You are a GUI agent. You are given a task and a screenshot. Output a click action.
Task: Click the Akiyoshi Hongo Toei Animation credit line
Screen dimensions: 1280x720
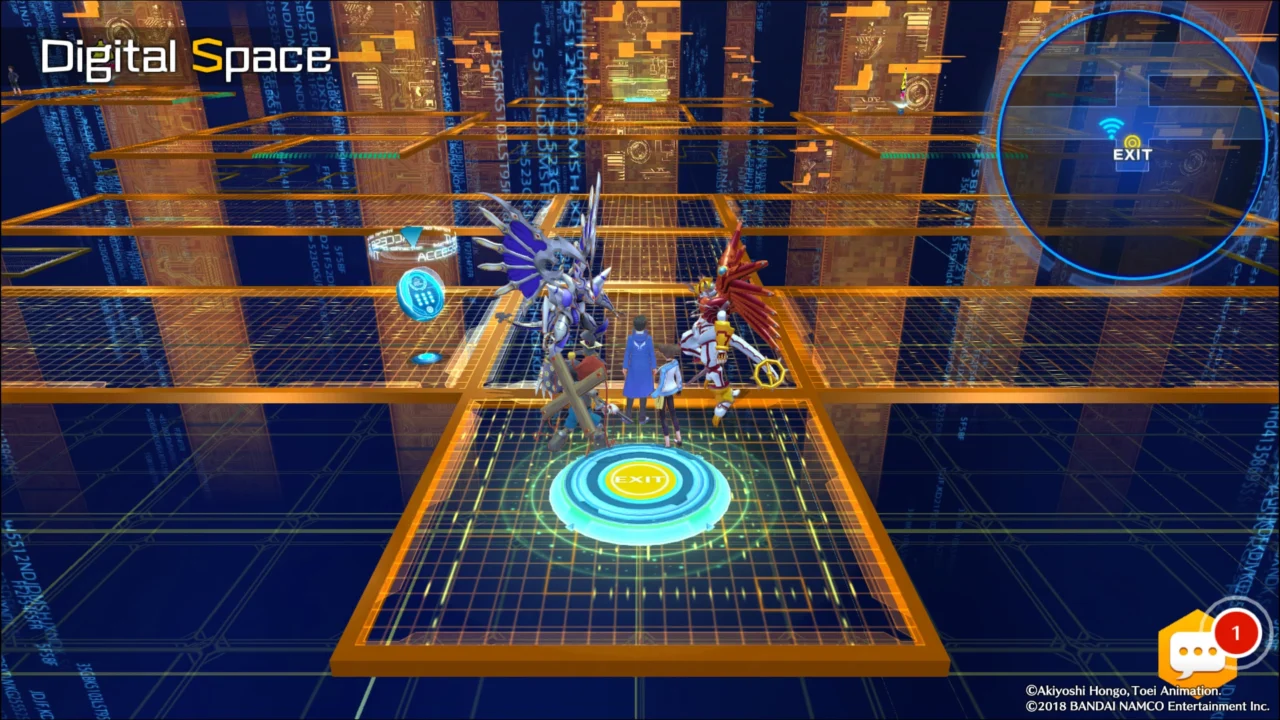1125,690
